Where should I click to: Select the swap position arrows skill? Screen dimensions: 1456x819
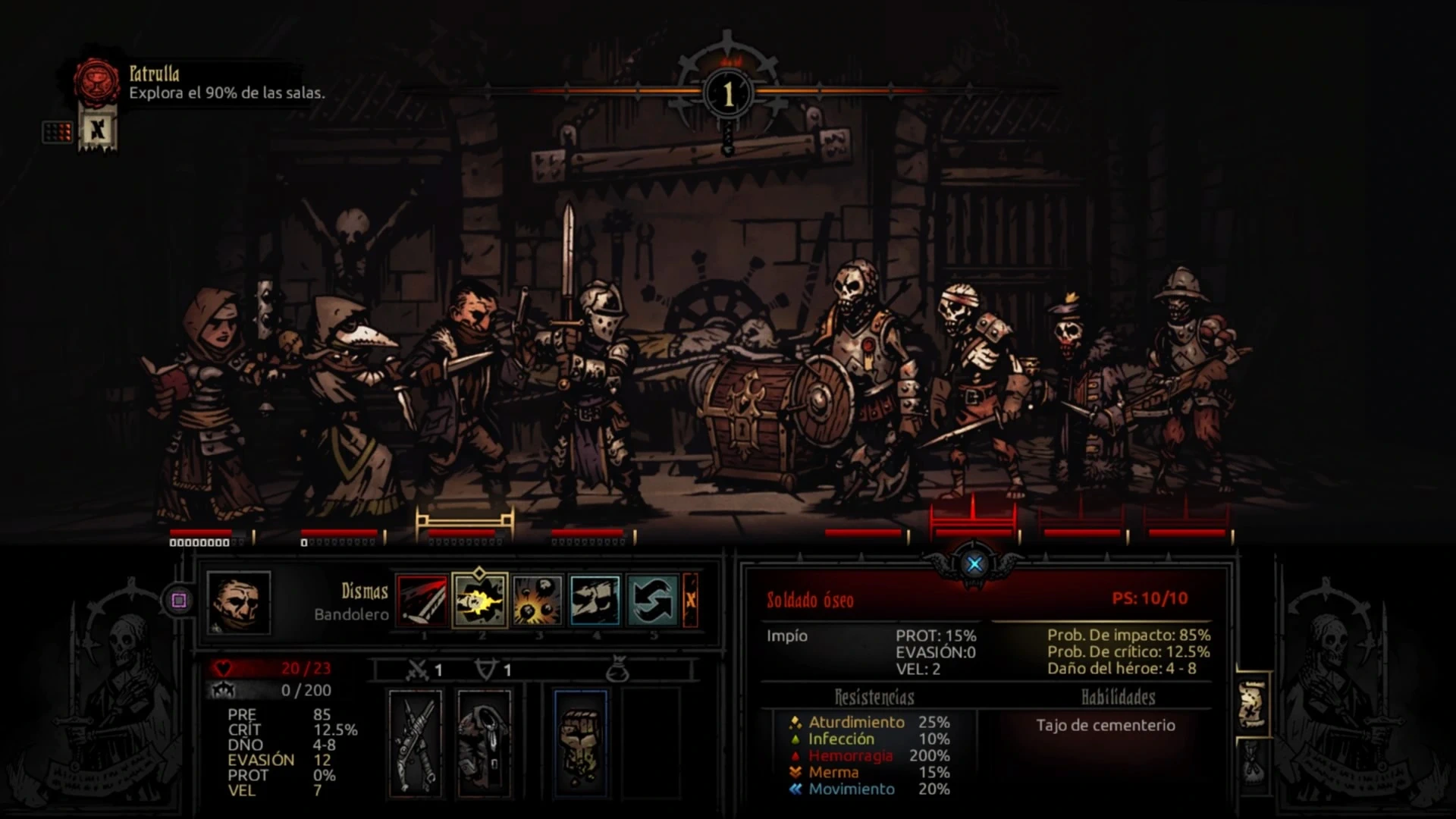(652, 601)
